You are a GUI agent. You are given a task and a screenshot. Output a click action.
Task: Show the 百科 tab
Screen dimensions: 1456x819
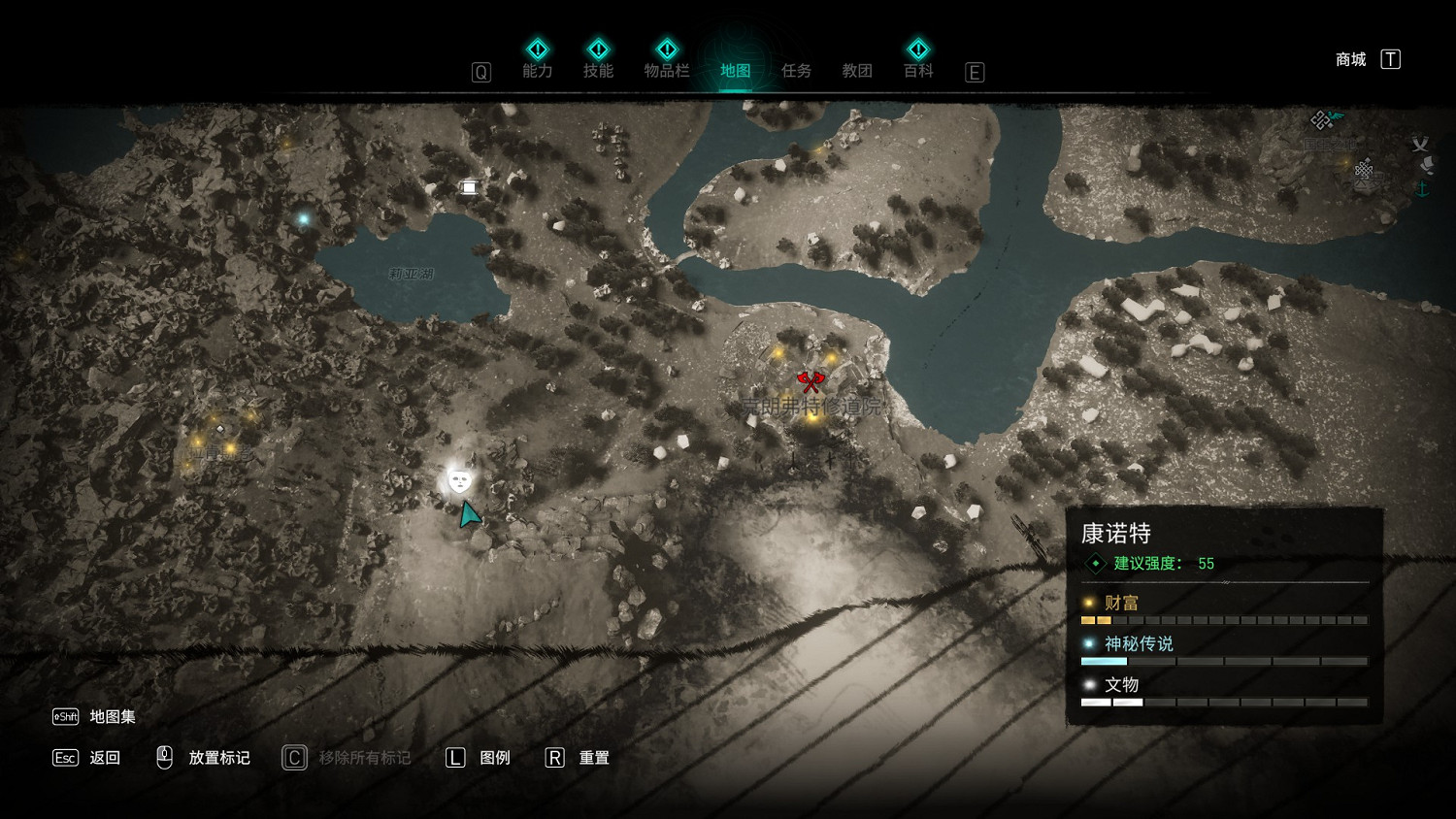918,70
